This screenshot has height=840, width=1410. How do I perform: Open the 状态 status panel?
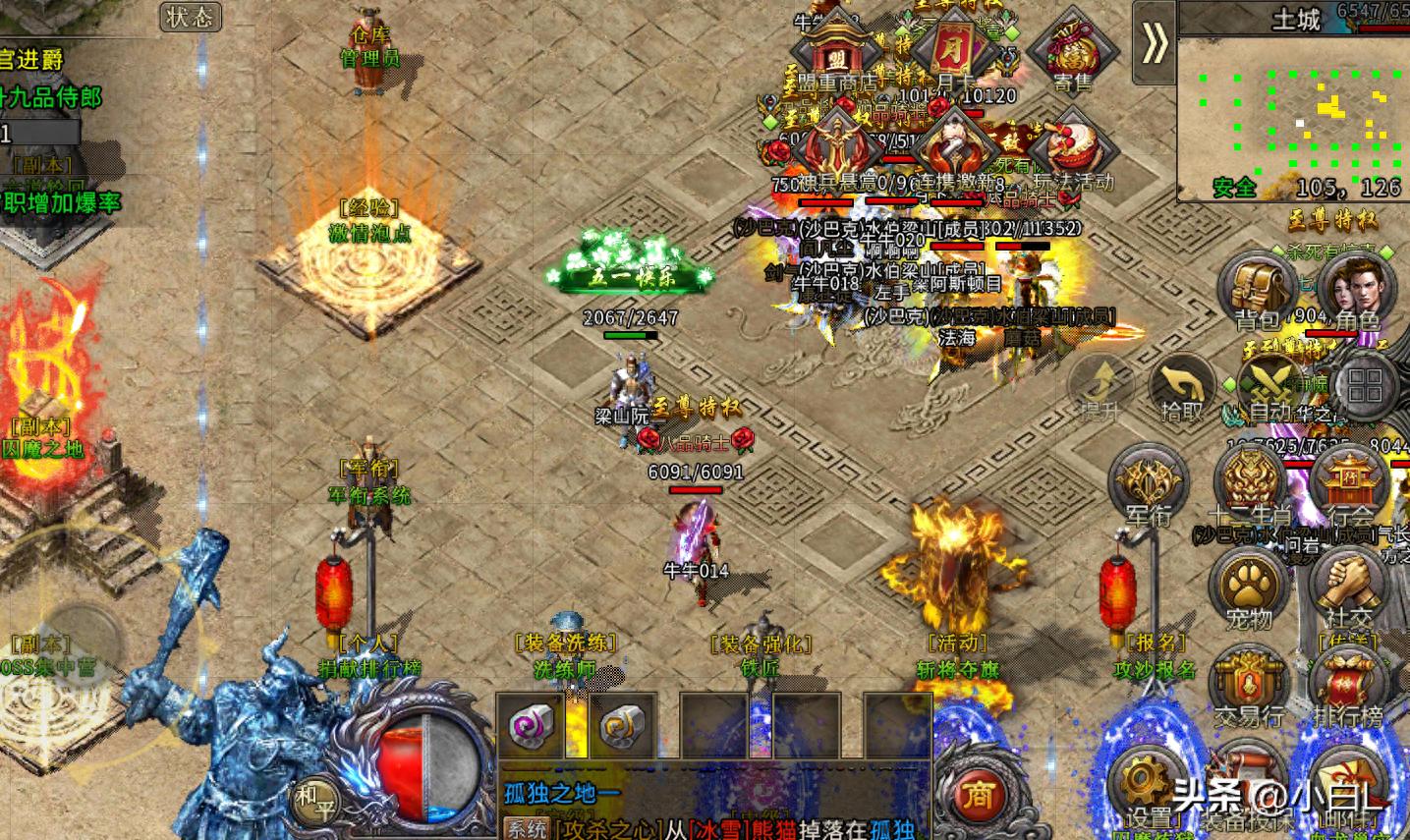click(x=190, y=17)
